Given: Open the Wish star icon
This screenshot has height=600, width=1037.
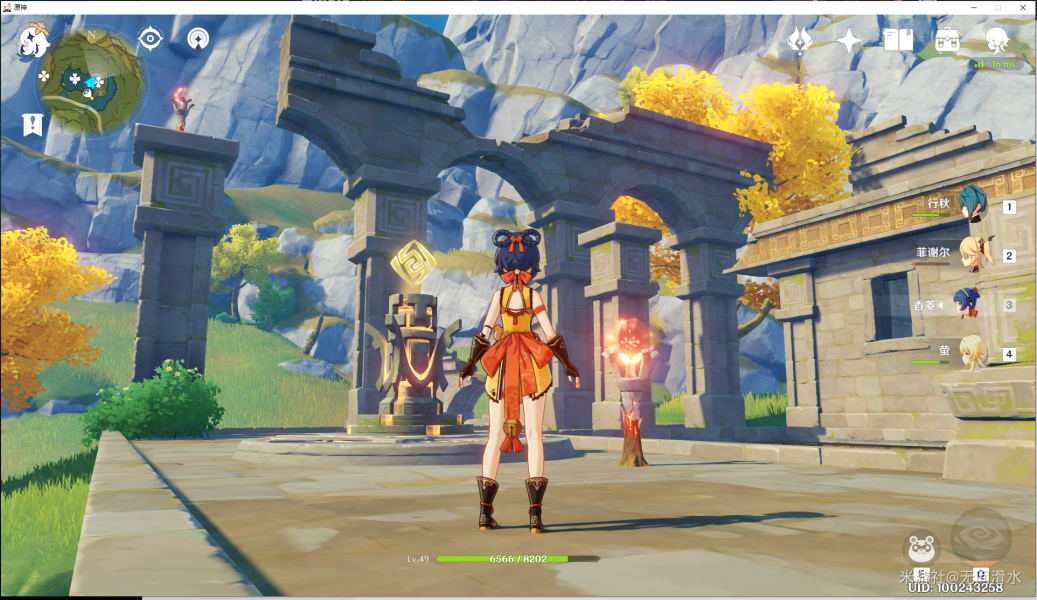Looking at the screenshot, I should 849,40.
